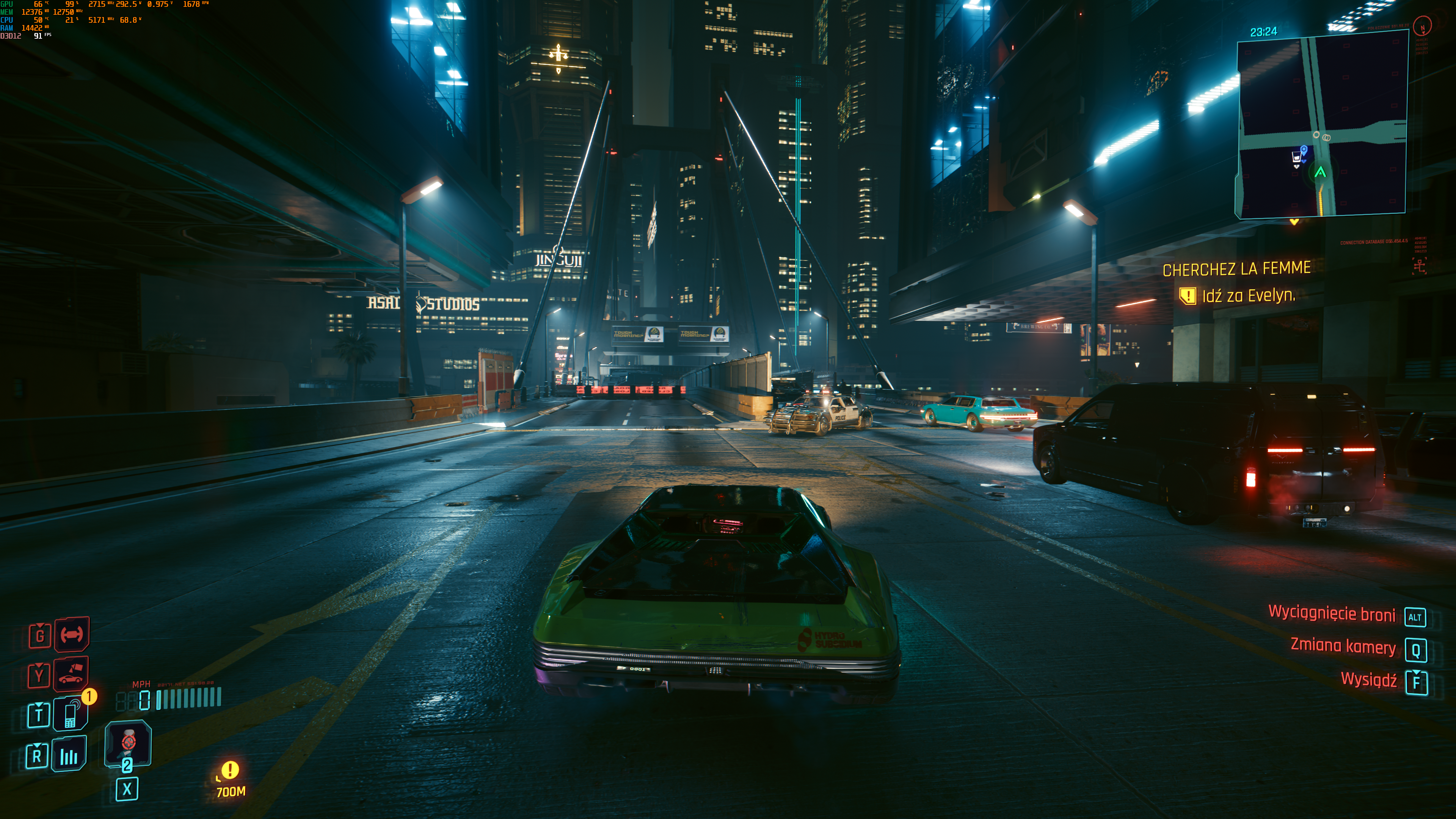Open the Cherchez La Femme quest tracker

[1236, 268]
